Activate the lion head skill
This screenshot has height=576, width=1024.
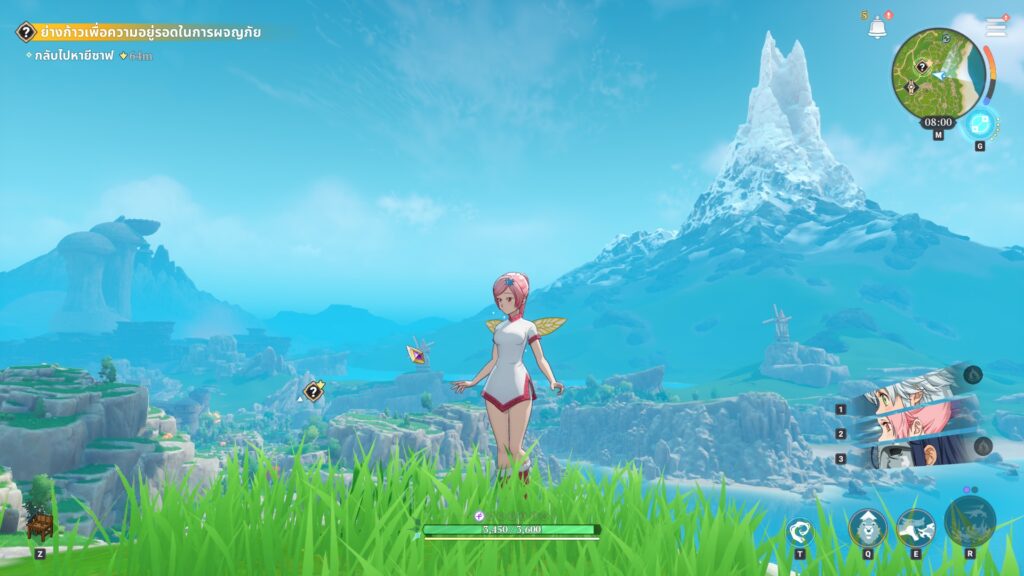point(867,526)
